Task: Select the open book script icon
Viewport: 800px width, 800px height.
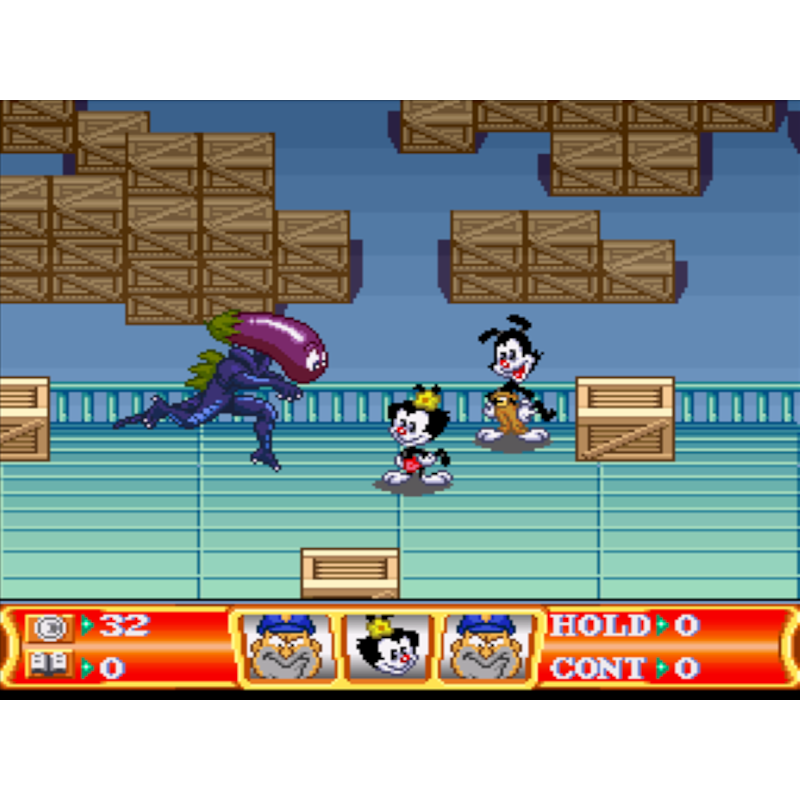Action: coord(49,665)
